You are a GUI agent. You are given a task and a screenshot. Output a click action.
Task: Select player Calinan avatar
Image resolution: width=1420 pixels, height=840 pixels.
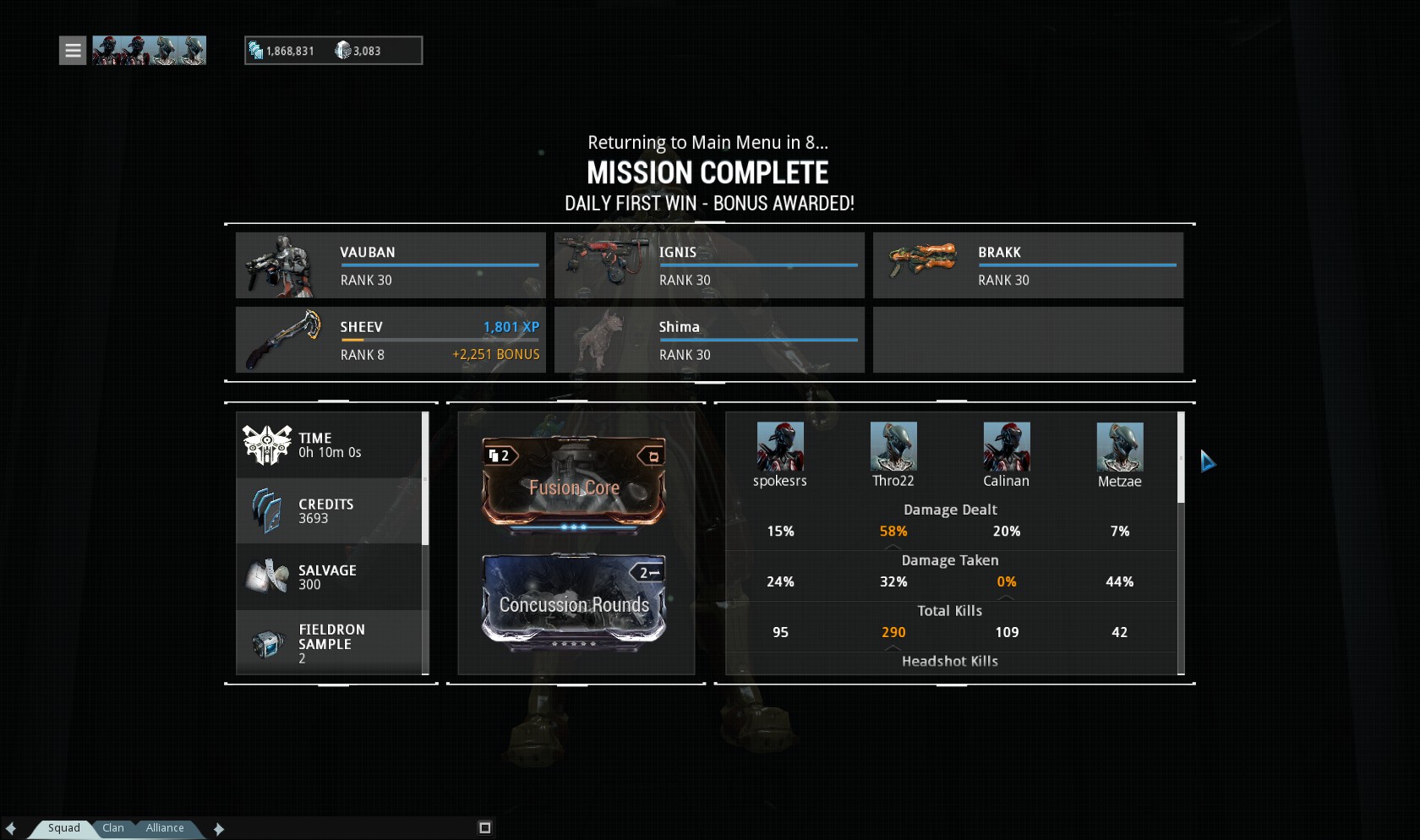[x=1006, y=447]
